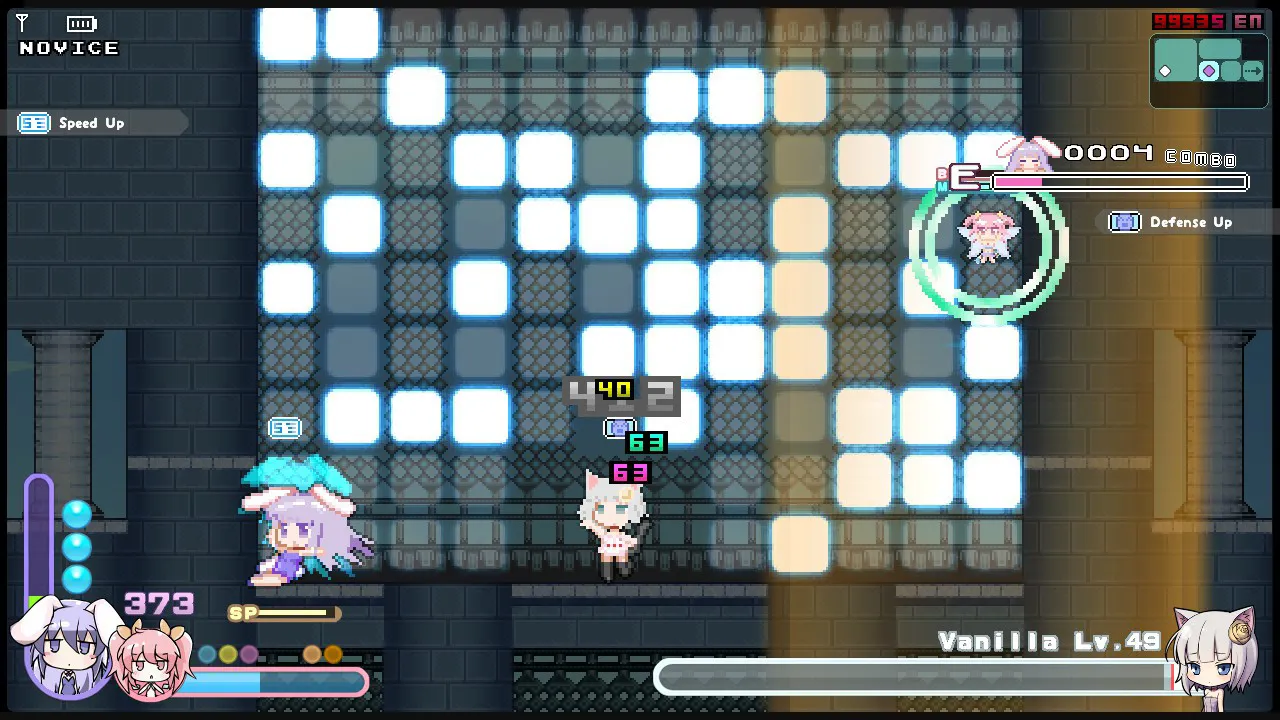Select the purple diamond badge slot
This screenshot has height=720, width=1280.
(x=1210, y=70)
